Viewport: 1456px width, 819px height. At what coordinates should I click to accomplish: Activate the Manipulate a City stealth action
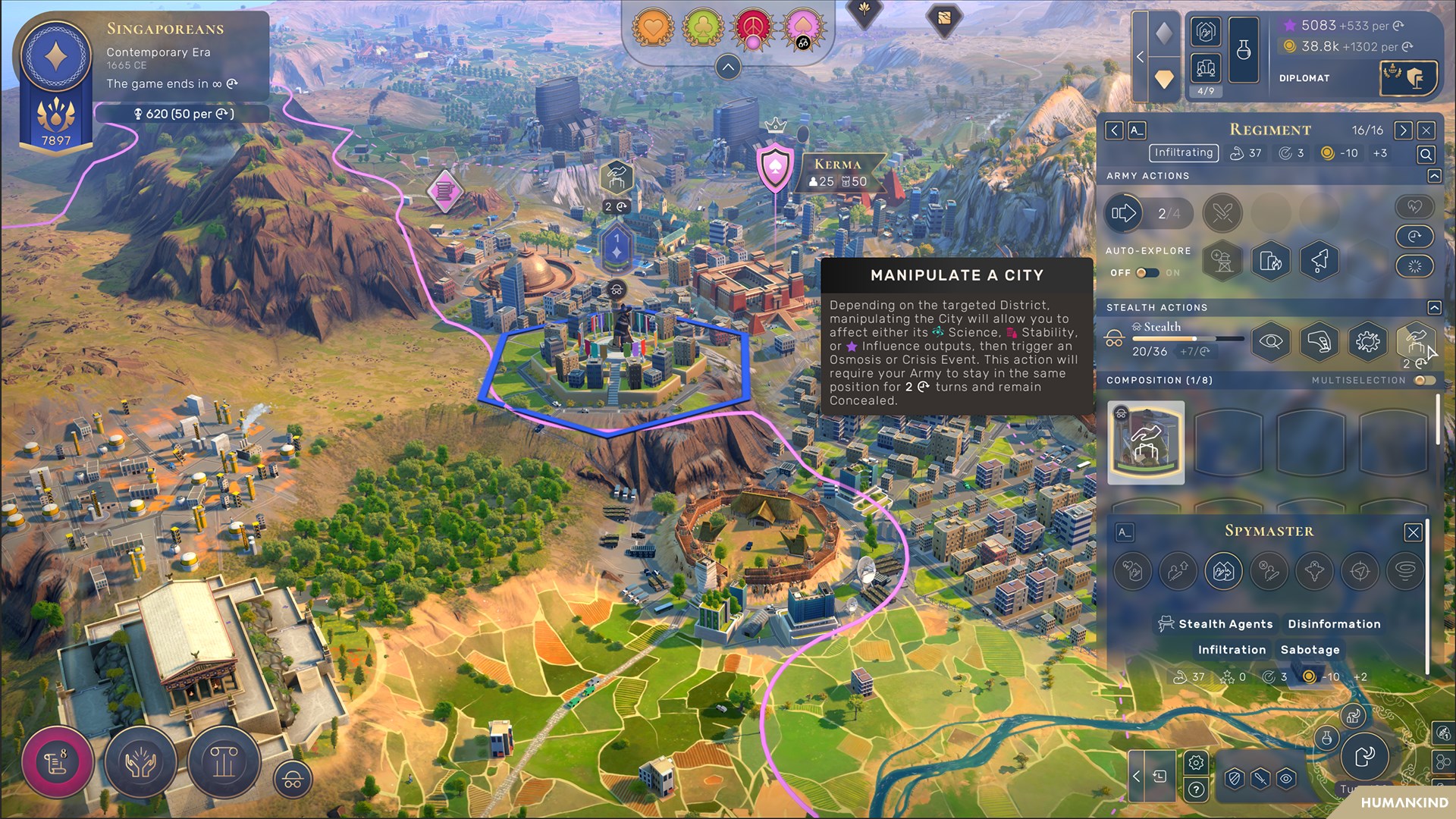tap(1415, 340)
